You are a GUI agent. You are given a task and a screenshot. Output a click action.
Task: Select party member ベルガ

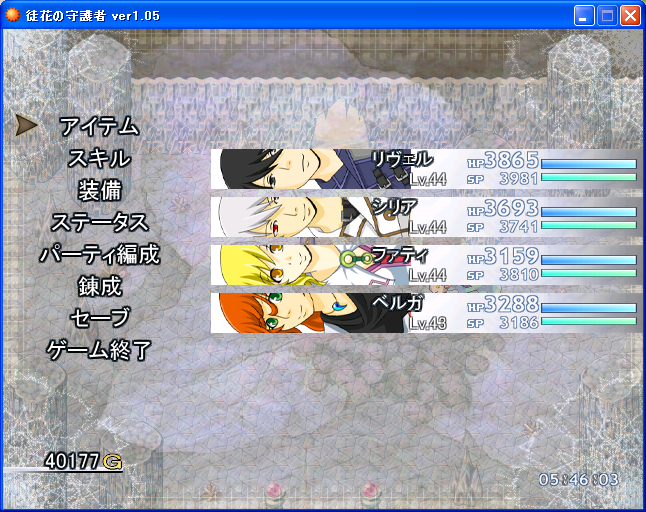point(425,312)
